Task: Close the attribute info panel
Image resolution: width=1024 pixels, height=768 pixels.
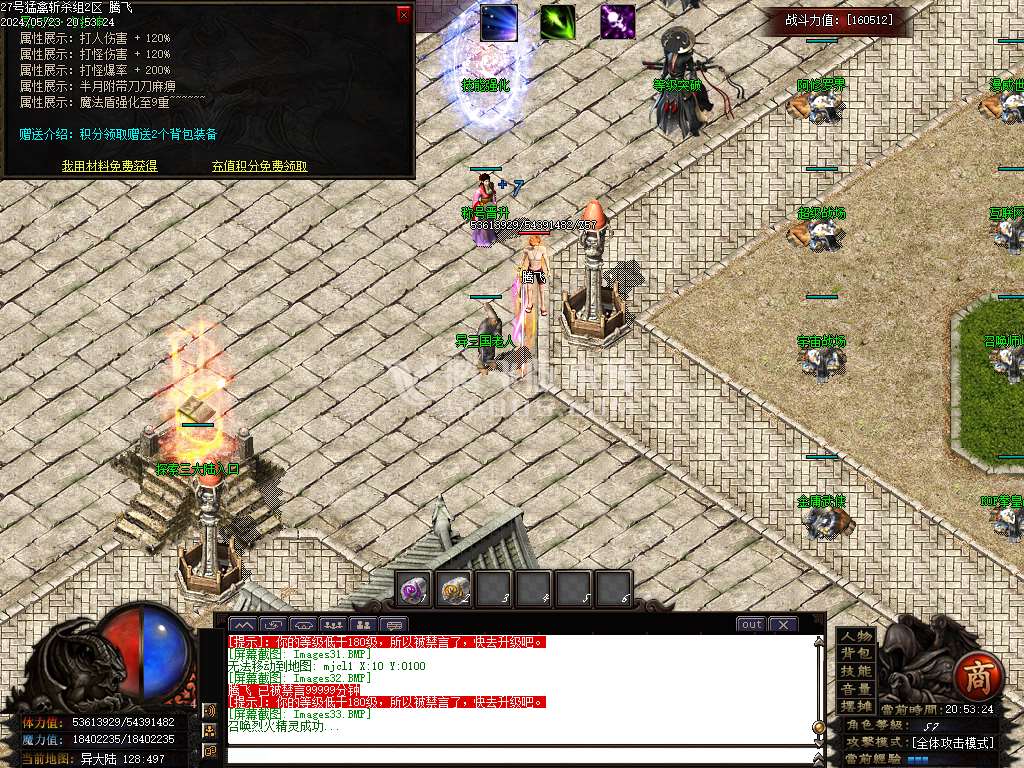Action: point(403,14)
